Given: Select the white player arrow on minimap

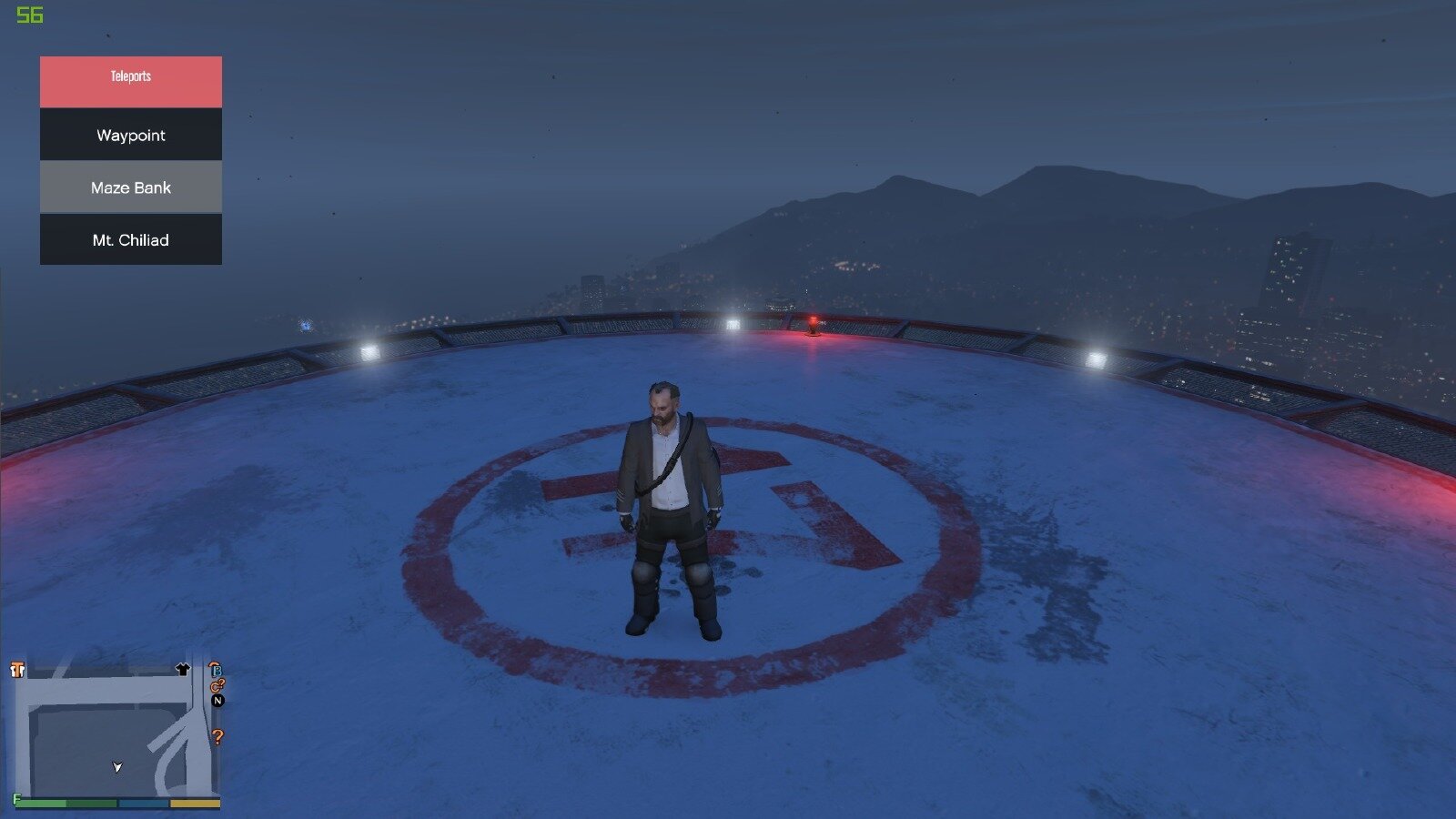Looking at the screenshot, I should [117, 767].
